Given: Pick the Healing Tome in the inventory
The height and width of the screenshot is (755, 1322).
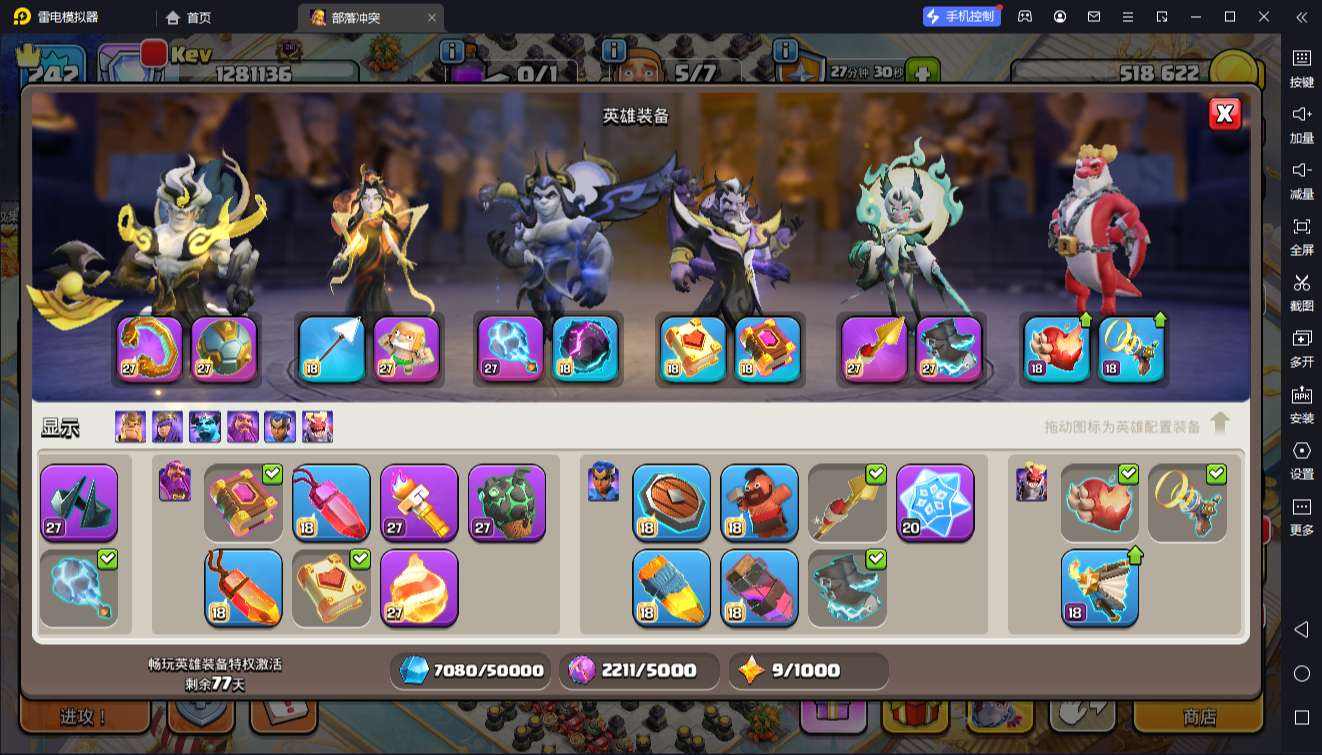Looking at the screenshot, I should 331,588.
